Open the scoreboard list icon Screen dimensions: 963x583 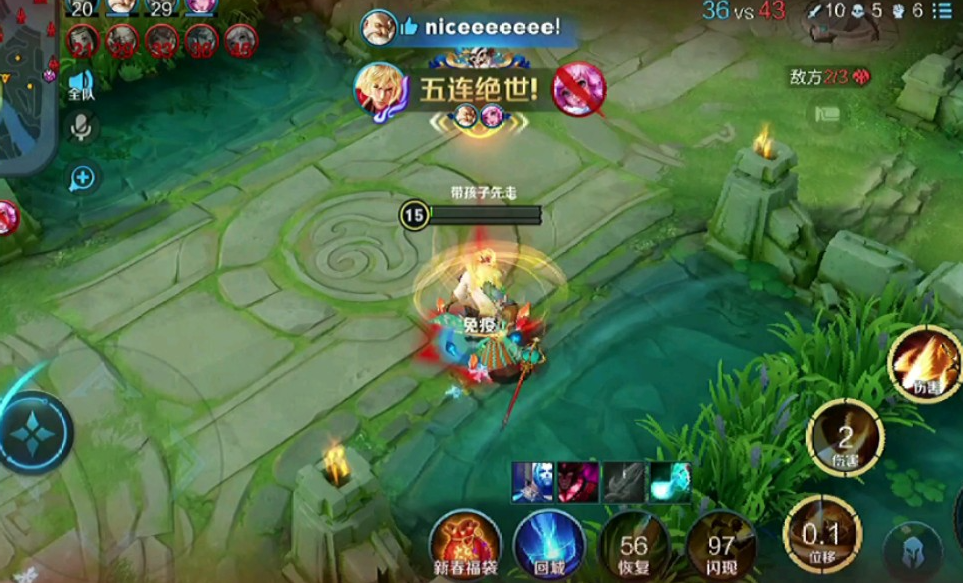(x=941, y=11)
